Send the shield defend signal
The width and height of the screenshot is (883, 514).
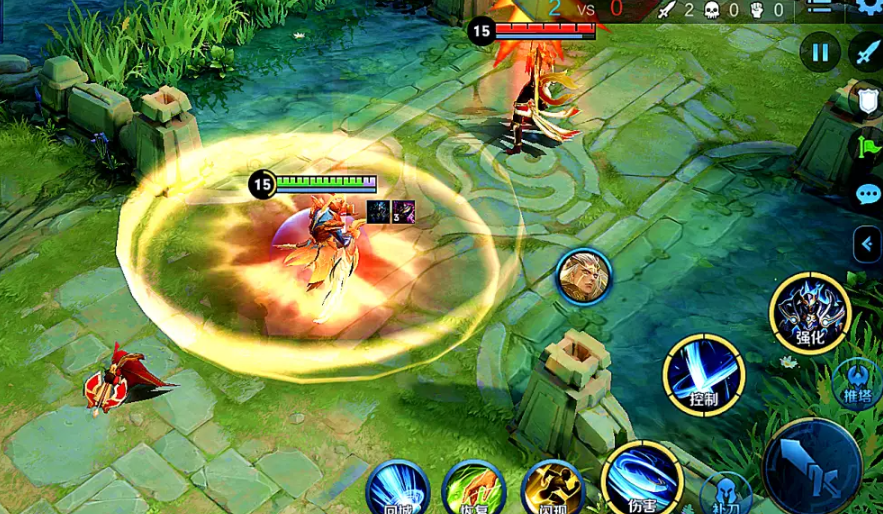866,101
